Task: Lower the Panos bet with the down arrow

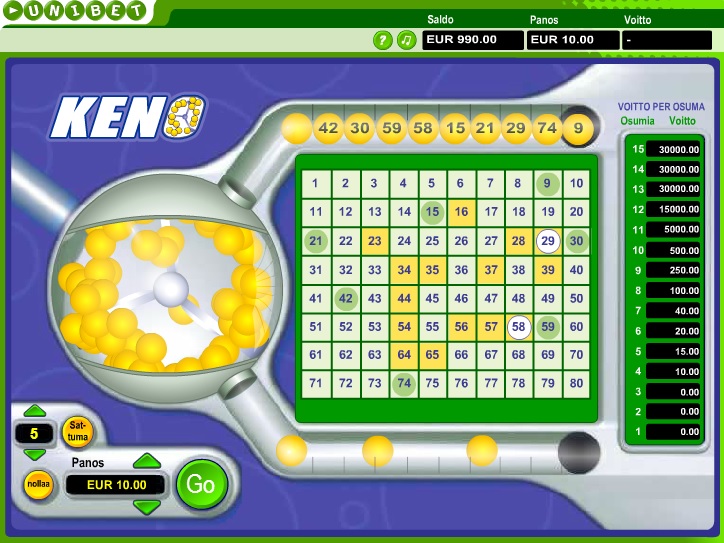Action: coord(147,507)
